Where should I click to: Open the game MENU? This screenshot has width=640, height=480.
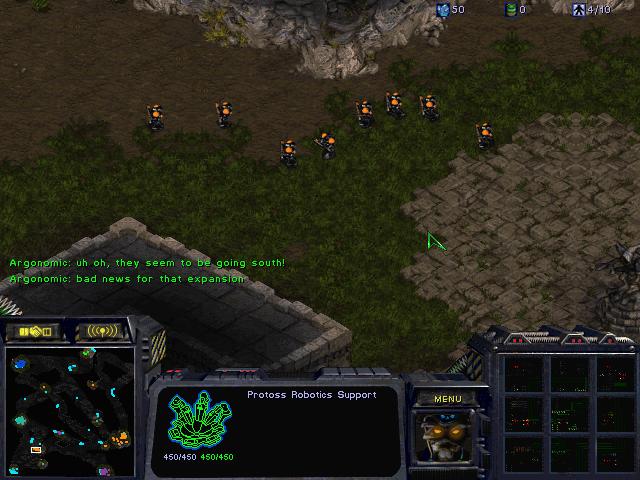[447, 399]
